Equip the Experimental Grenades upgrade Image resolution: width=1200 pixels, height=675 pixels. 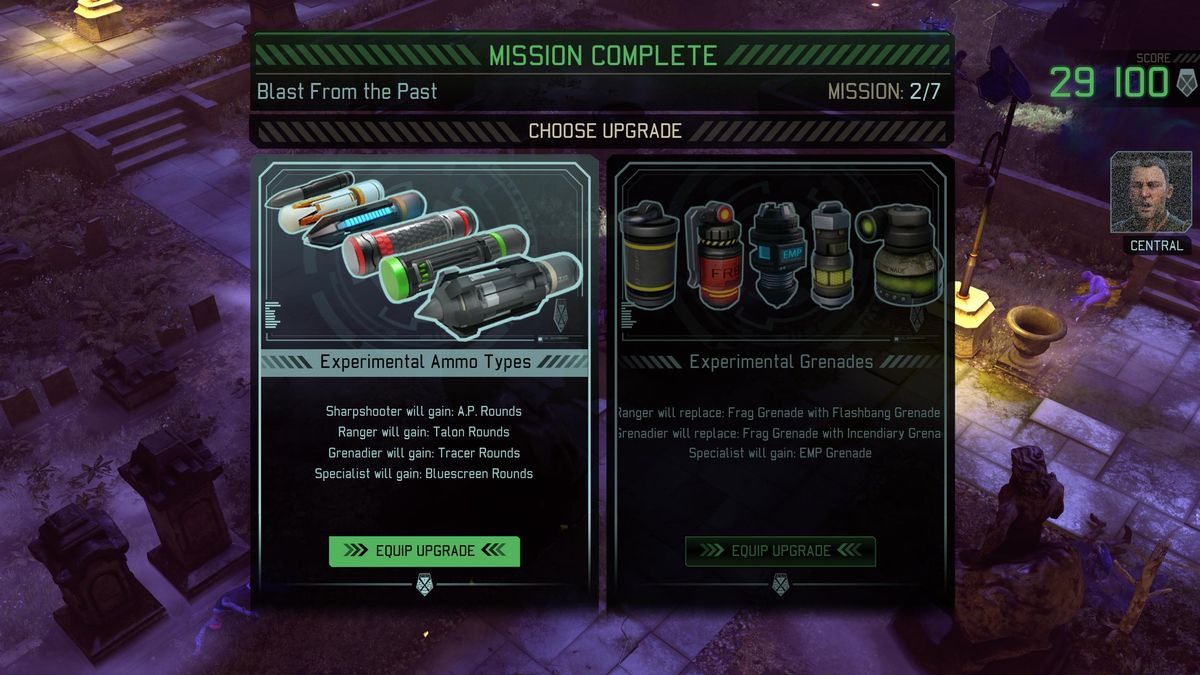(x=780, y=551)
